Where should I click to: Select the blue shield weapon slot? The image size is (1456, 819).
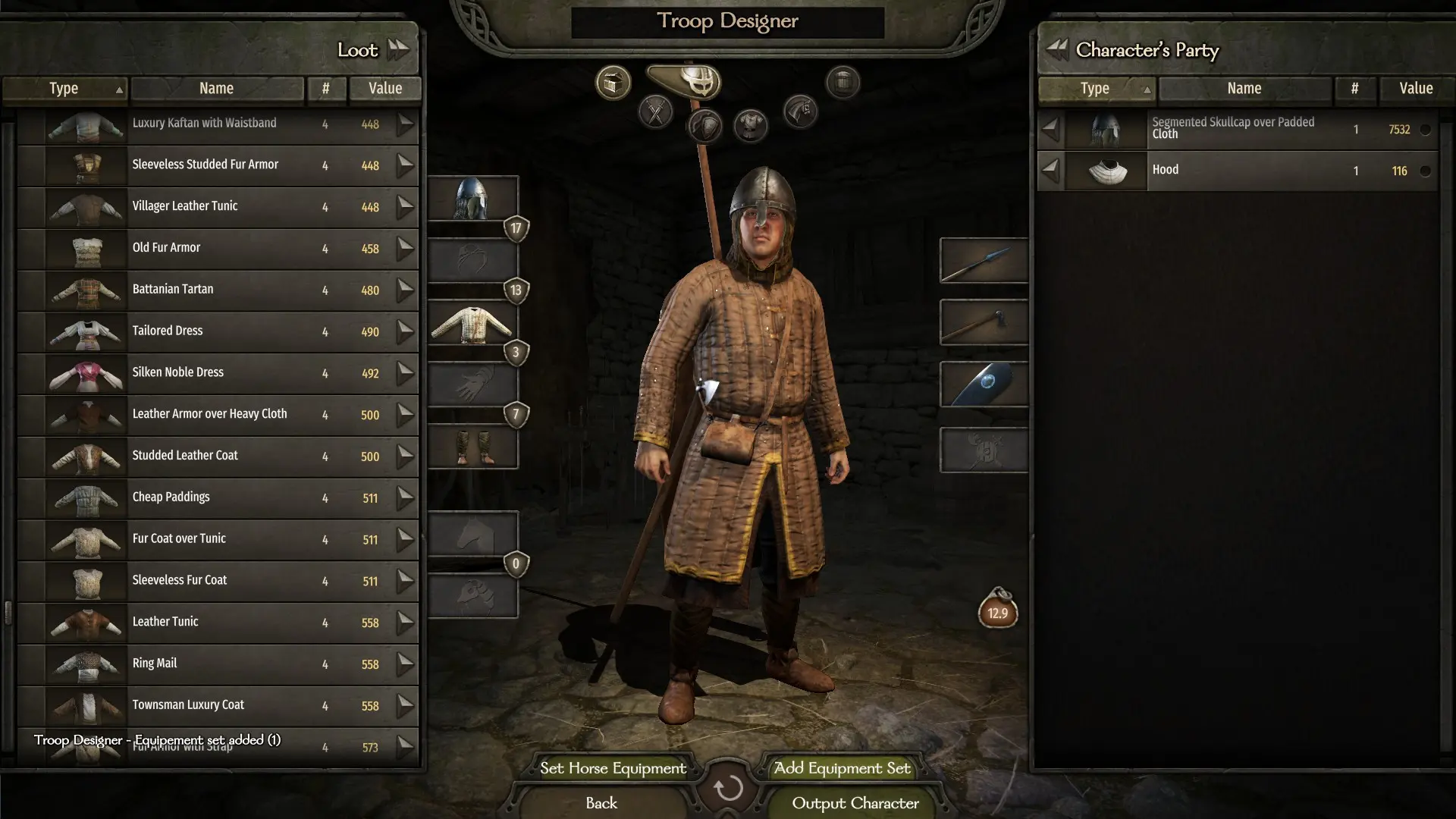point(984,384)
